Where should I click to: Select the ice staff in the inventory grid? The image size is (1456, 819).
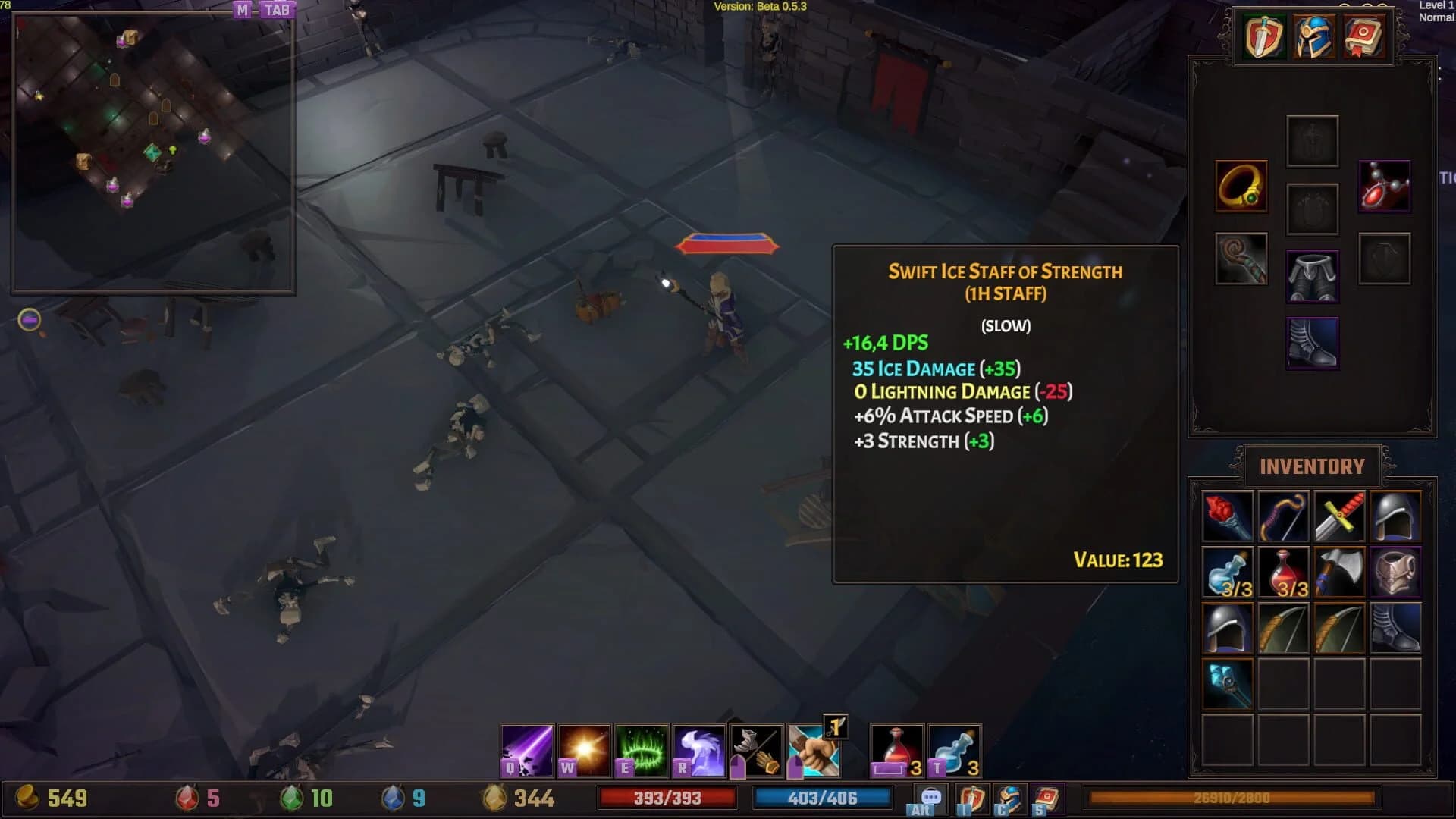(x=1227, y=686)
